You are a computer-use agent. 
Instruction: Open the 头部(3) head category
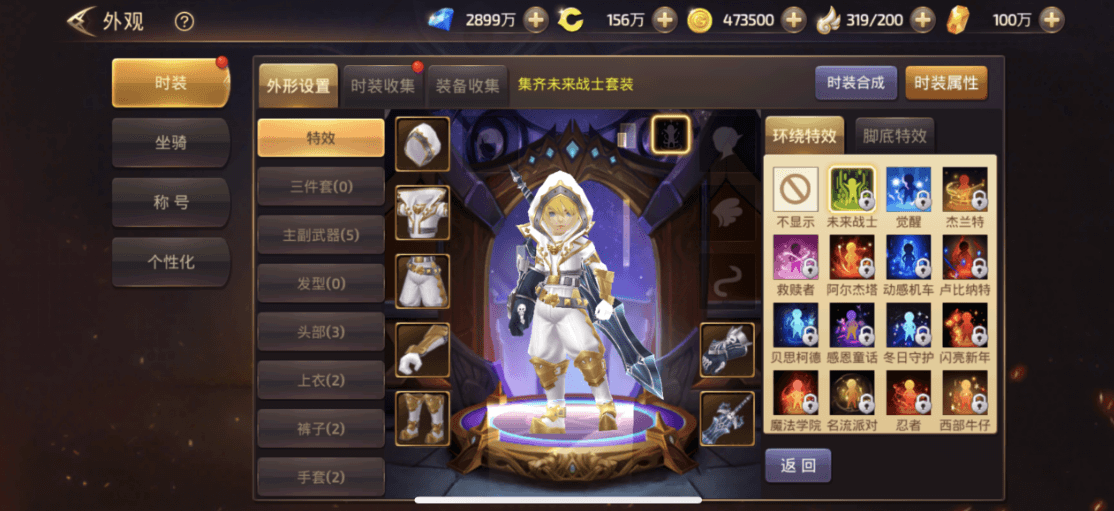(320, 332)
